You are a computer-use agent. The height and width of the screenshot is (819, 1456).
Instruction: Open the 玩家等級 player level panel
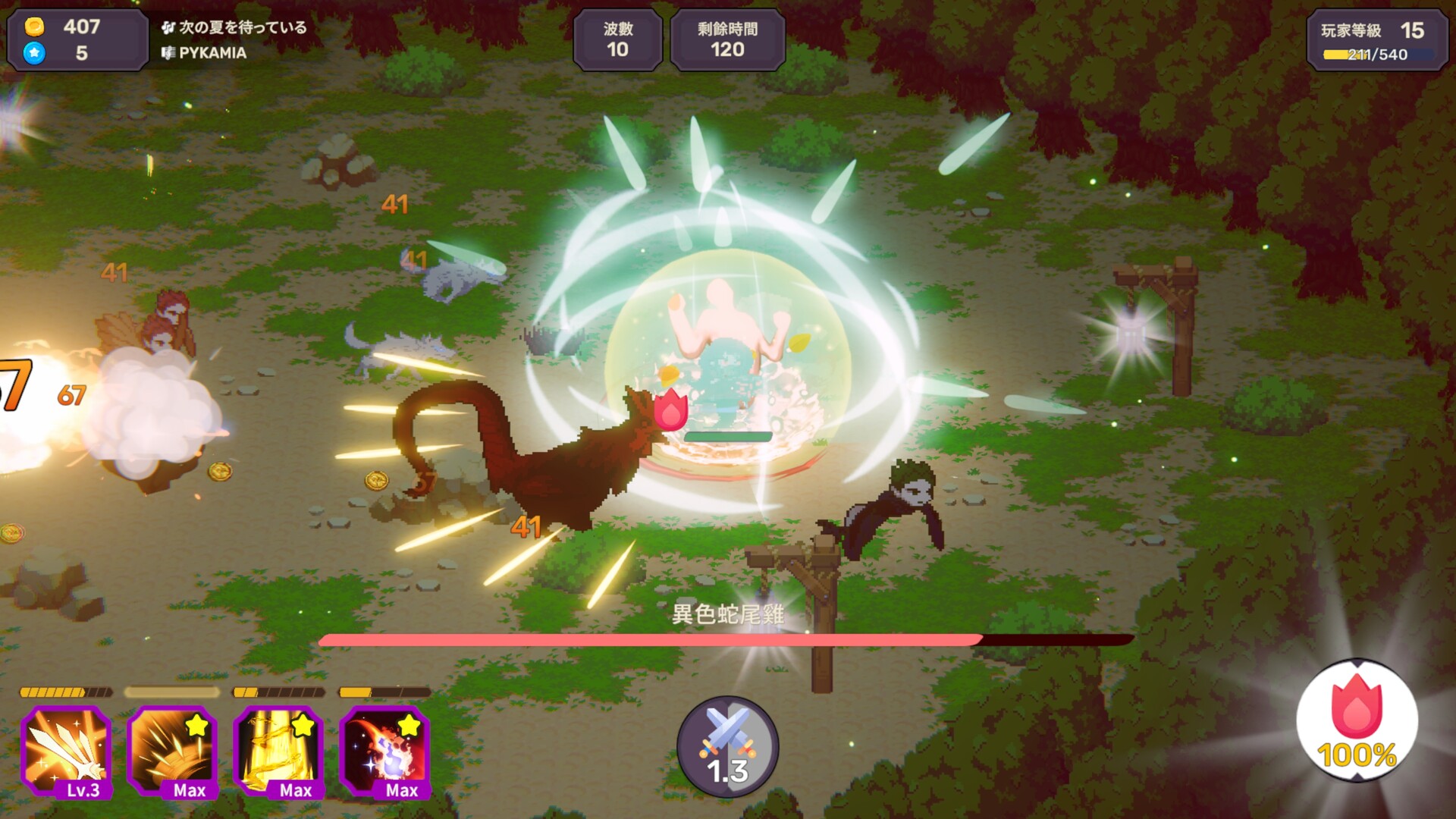tap(1377, 41)
